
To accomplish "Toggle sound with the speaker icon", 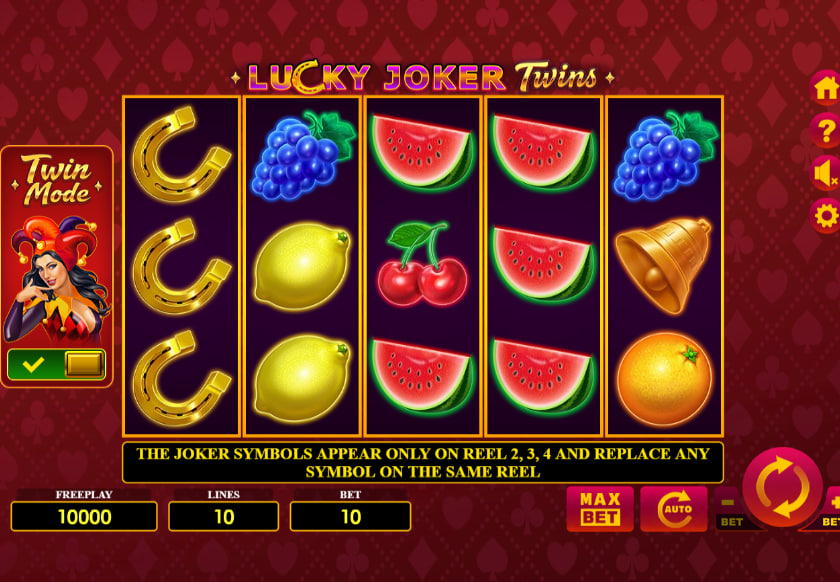I will 826,173.
